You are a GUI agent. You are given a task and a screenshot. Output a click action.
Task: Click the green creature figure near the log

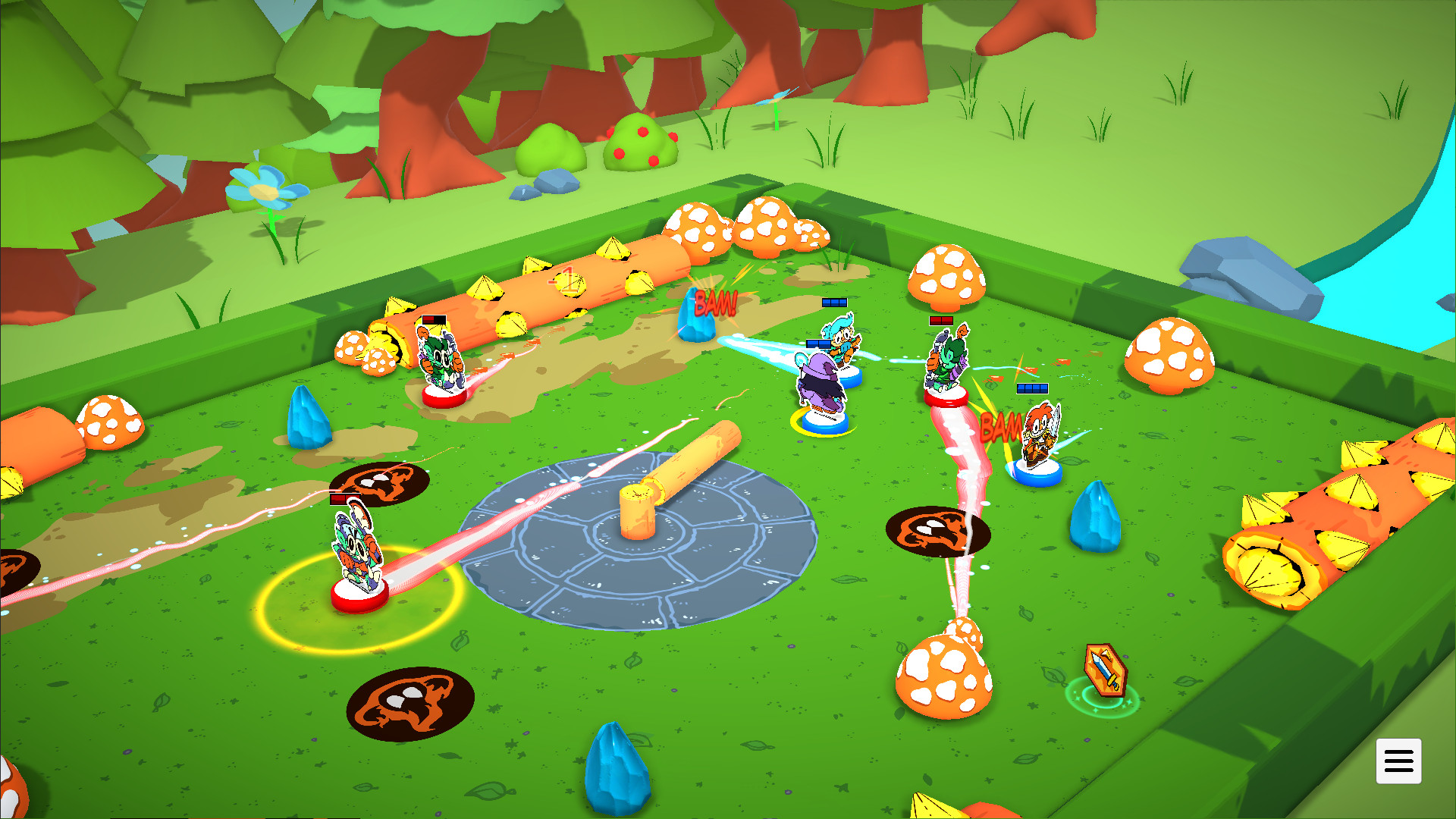point(440,356)
